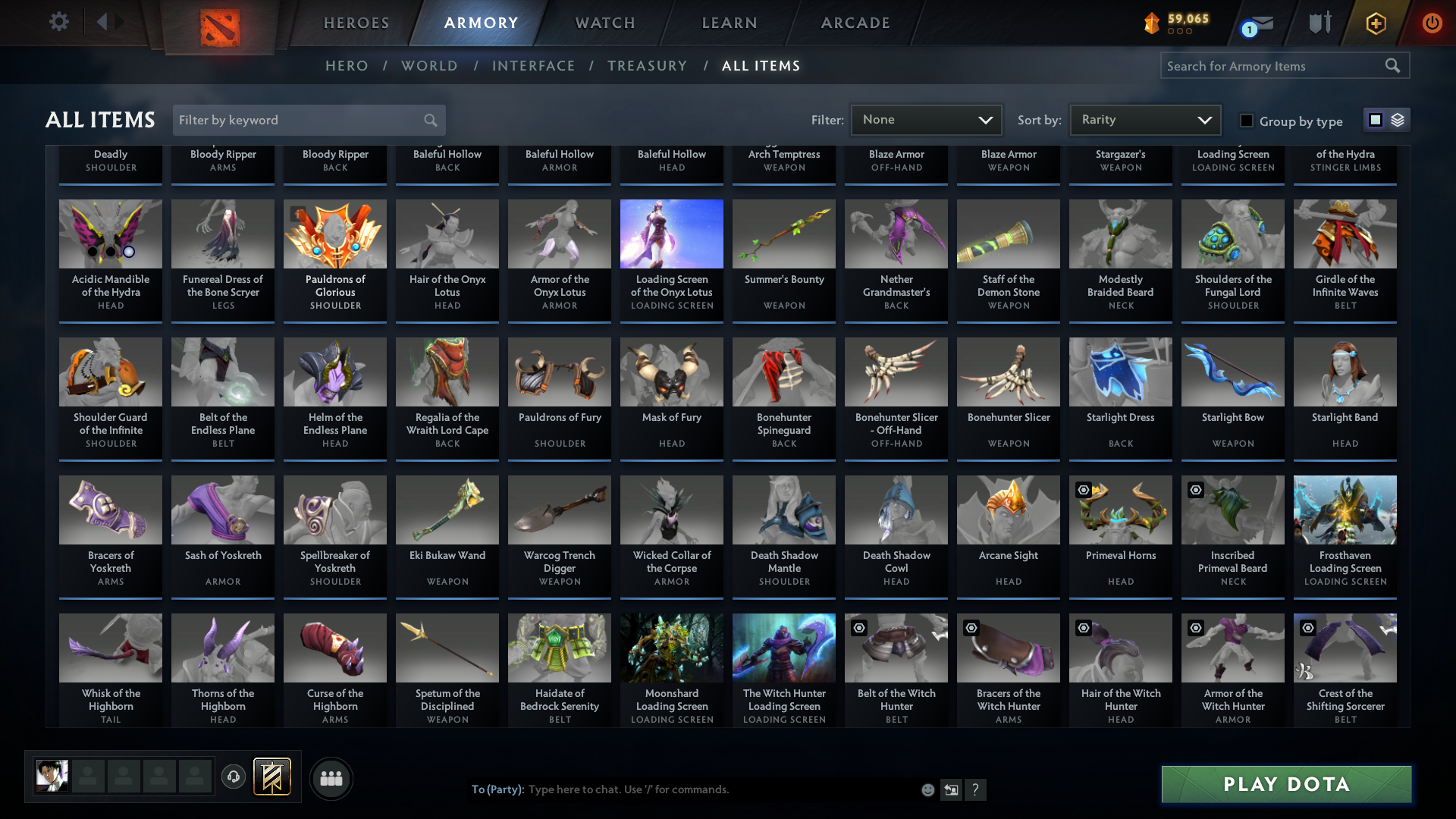Switch to stacked list view mode
Image resolution: width=1456 pixels, height=819 pixels.
[x=1397, y=119]
